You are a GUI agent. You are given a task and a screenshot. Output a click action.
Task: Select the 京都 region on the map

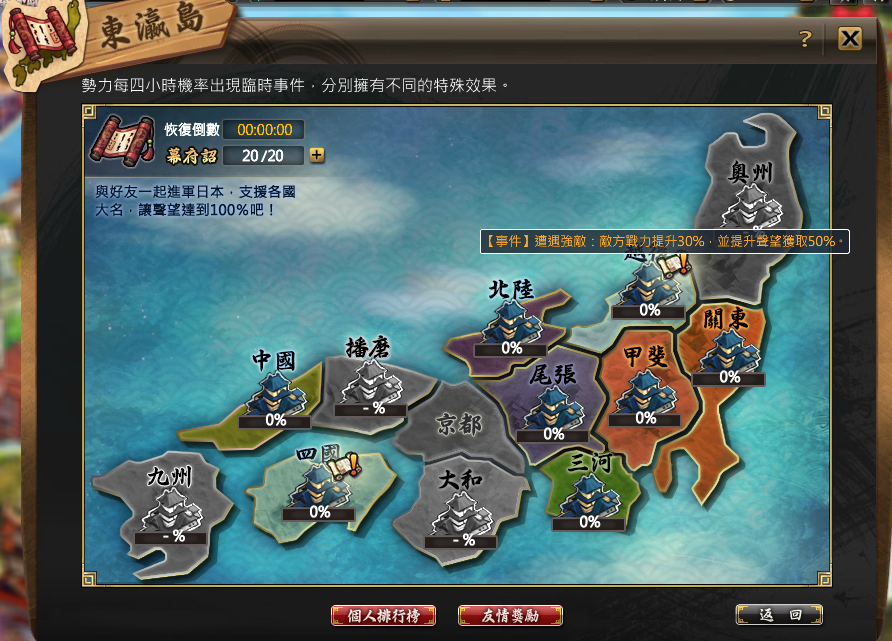pos(459,426)
